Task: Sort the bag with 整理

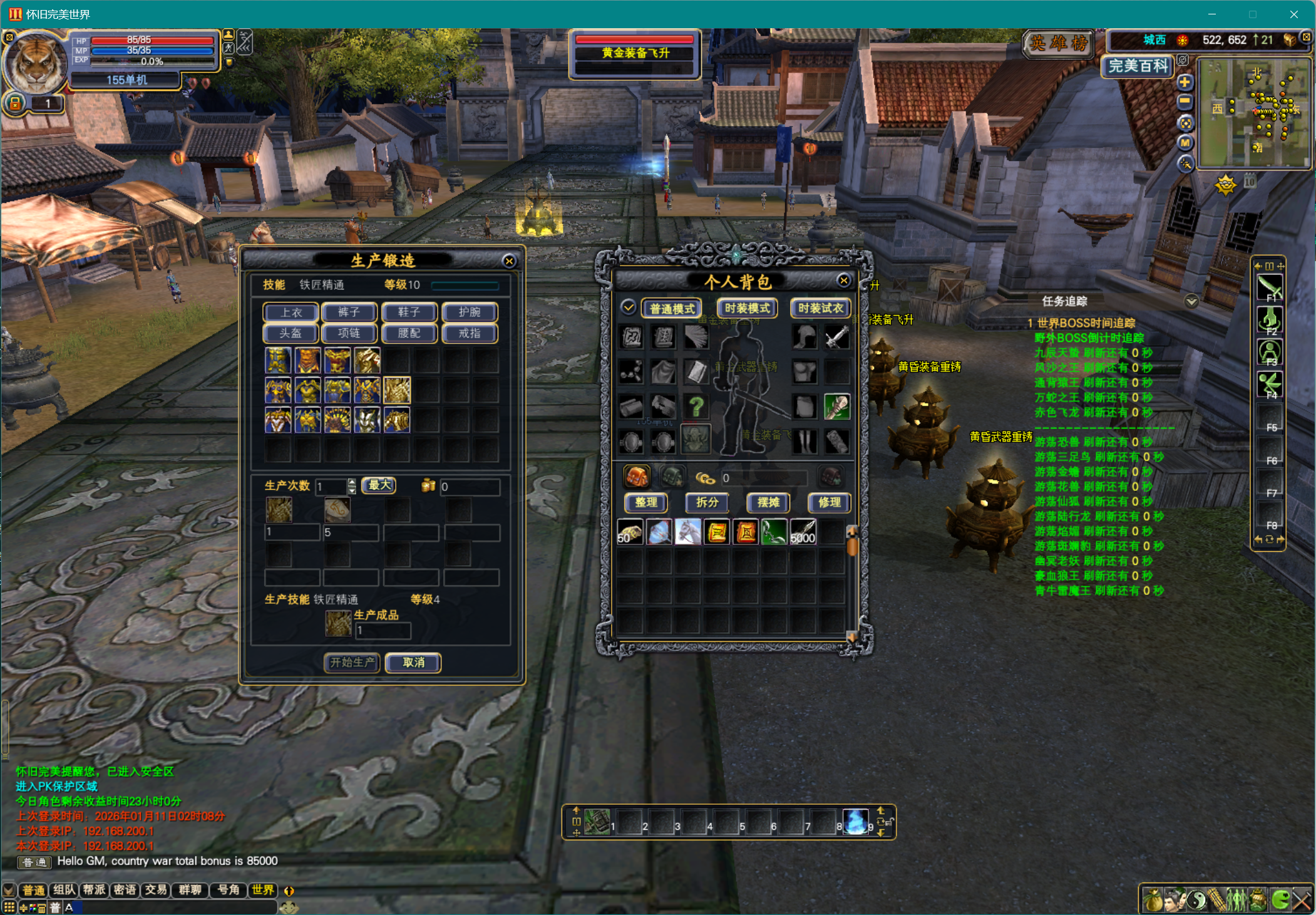Action: [646, 502]
